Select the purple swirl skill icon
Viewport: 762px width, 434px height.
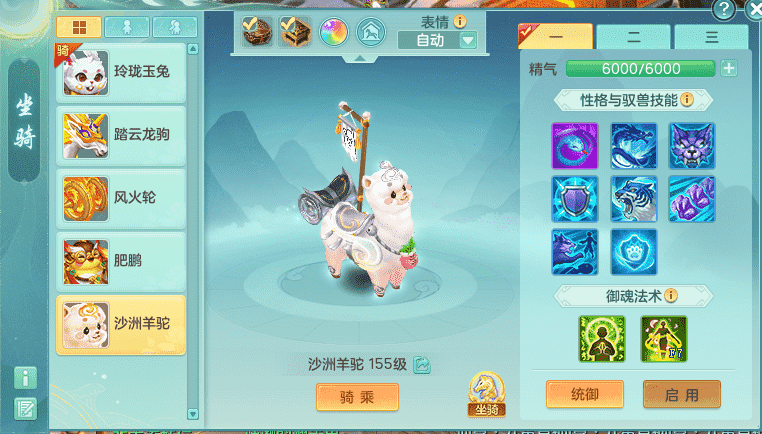[x=575, y=146]
